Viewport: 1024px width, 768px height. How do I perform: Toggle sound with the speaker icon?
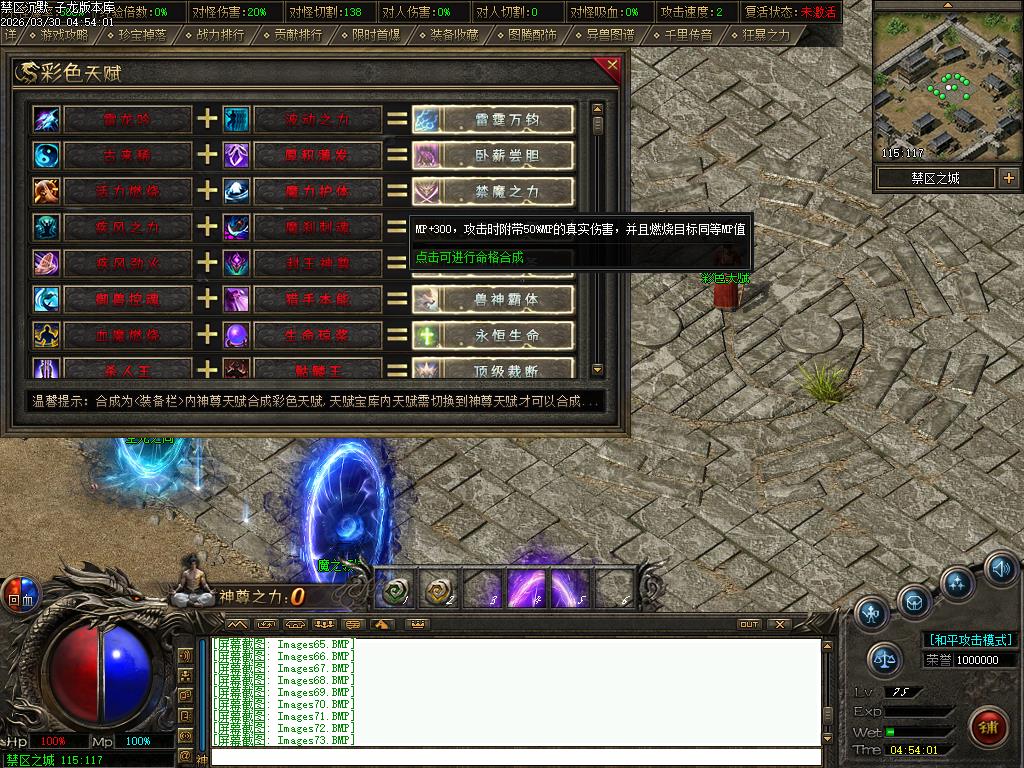point(1001,568)
